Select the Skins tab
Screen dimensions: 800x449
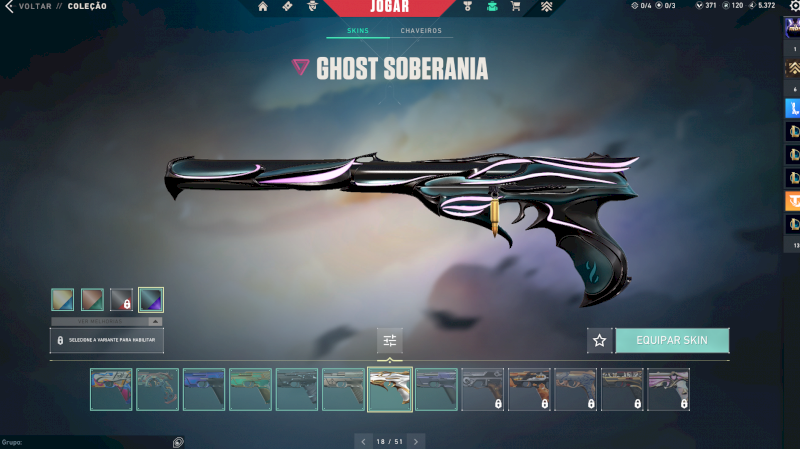pyautogui.click(x=357, y=31)
